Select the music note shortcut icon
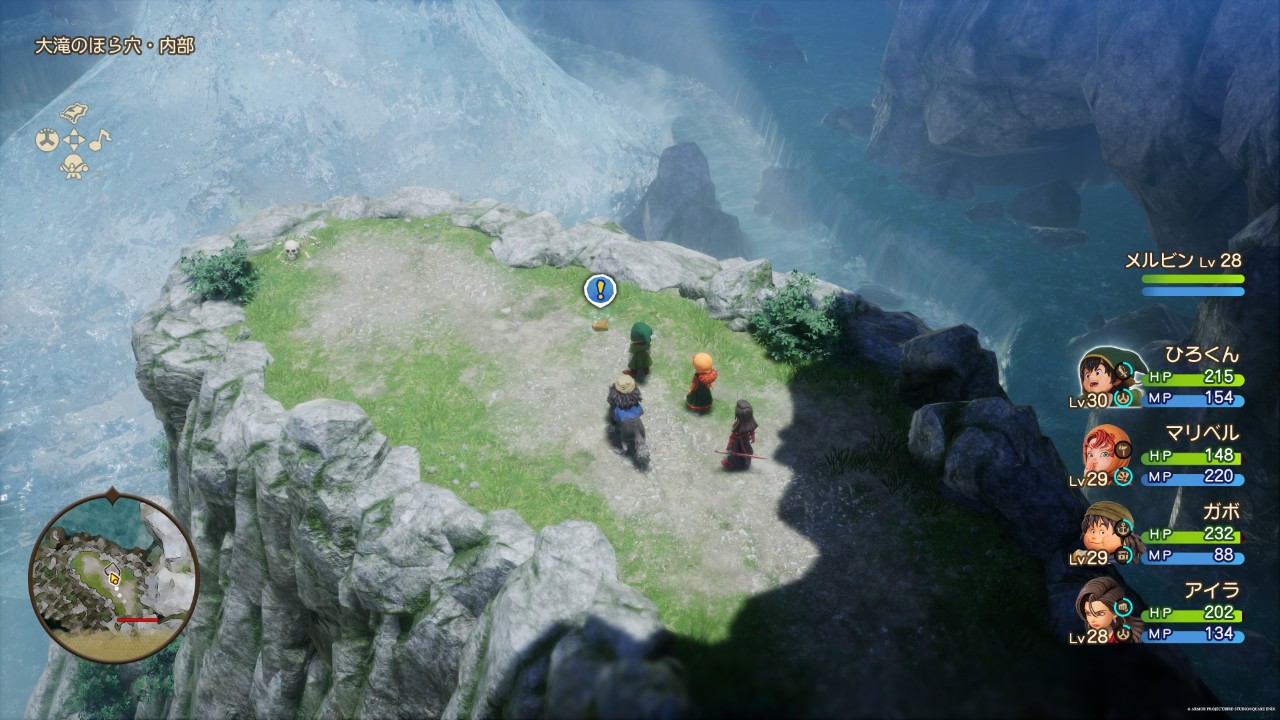 (100, 139)
